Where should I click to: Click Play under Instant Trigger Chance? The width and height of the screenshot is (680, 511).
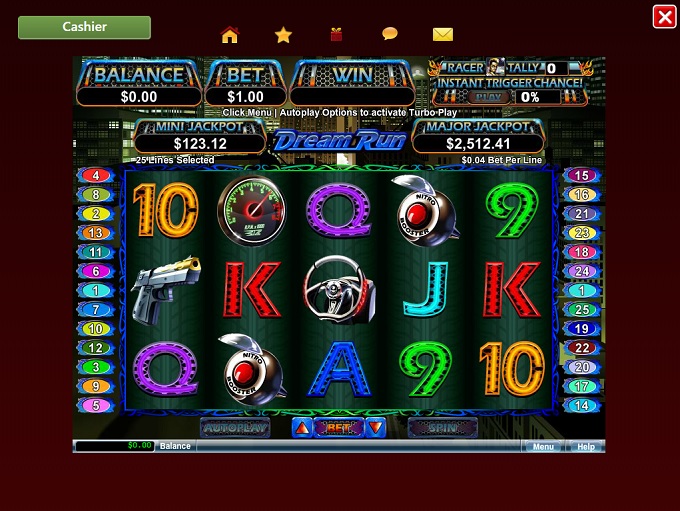click(486, 97)
